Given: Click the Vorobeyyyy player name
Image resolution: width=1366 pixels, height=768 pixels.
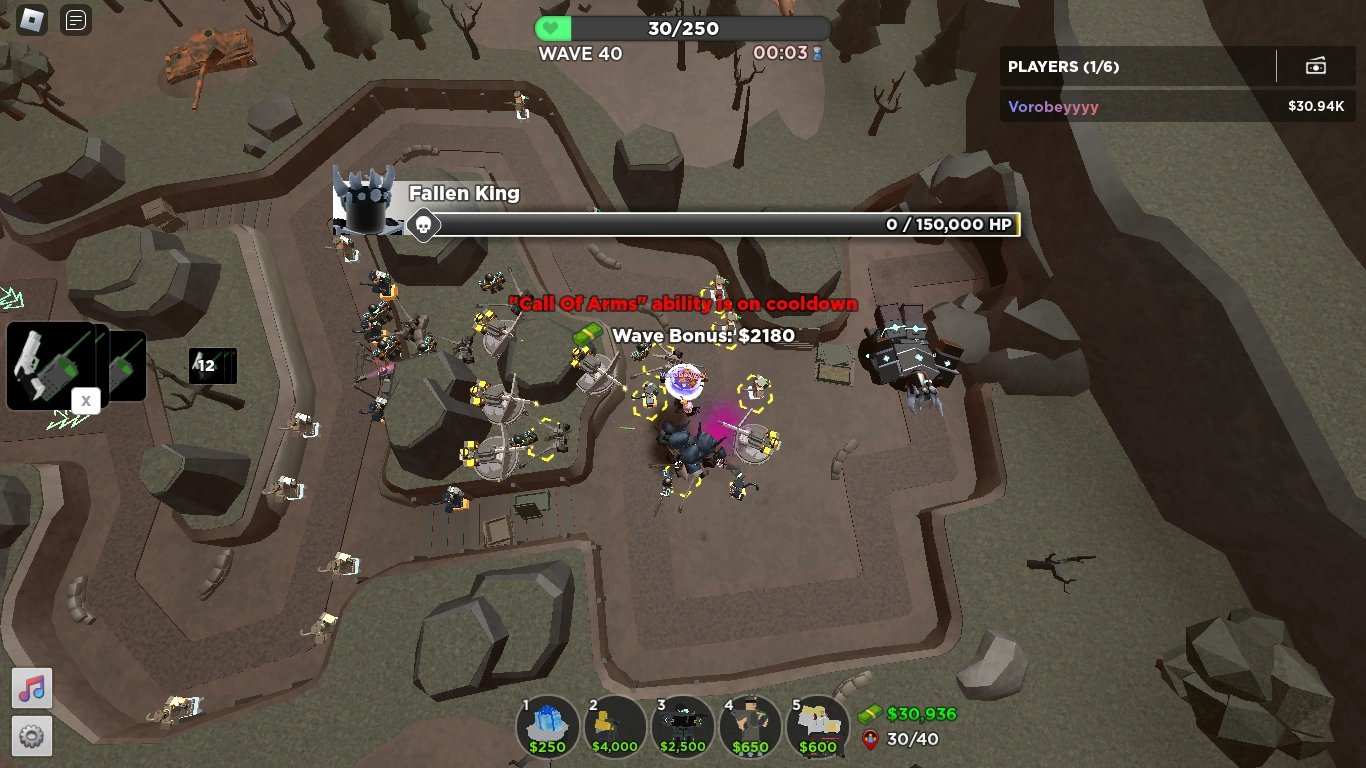Looking at the screenshot, I should pos(1052,106).
